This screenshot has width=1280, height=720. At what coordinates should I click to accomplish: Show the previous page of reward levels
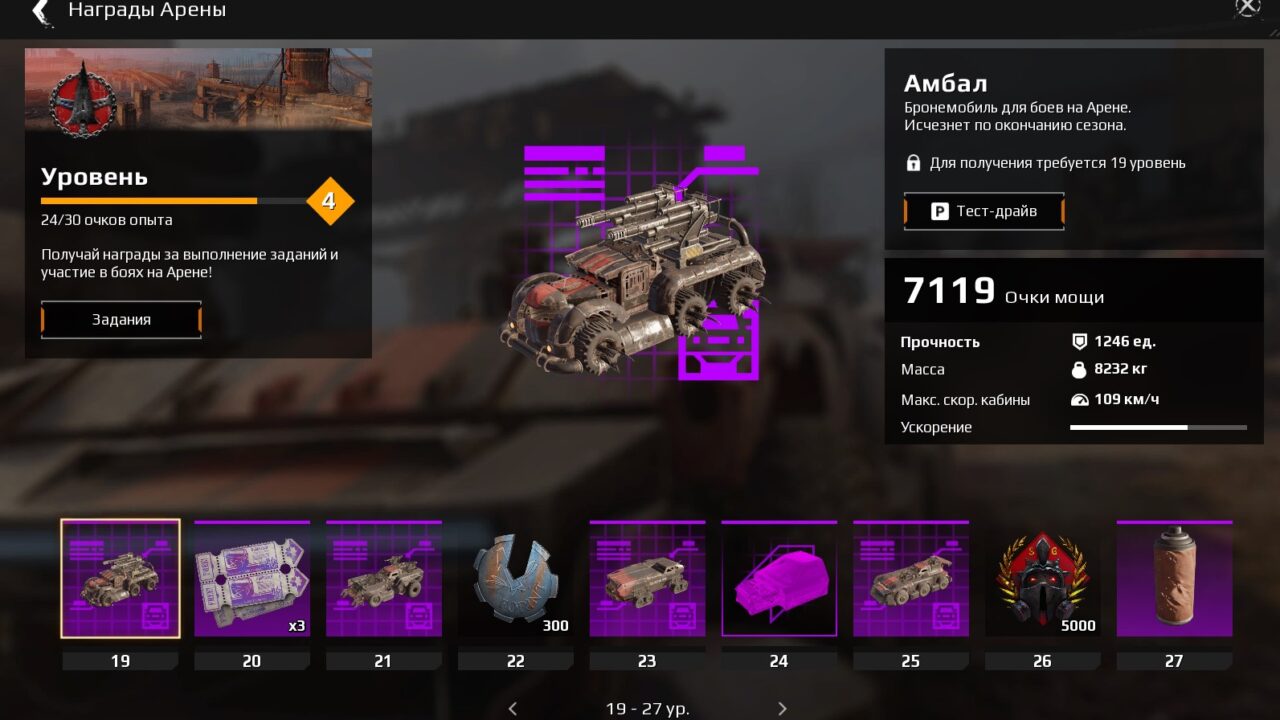coord(513,708)
